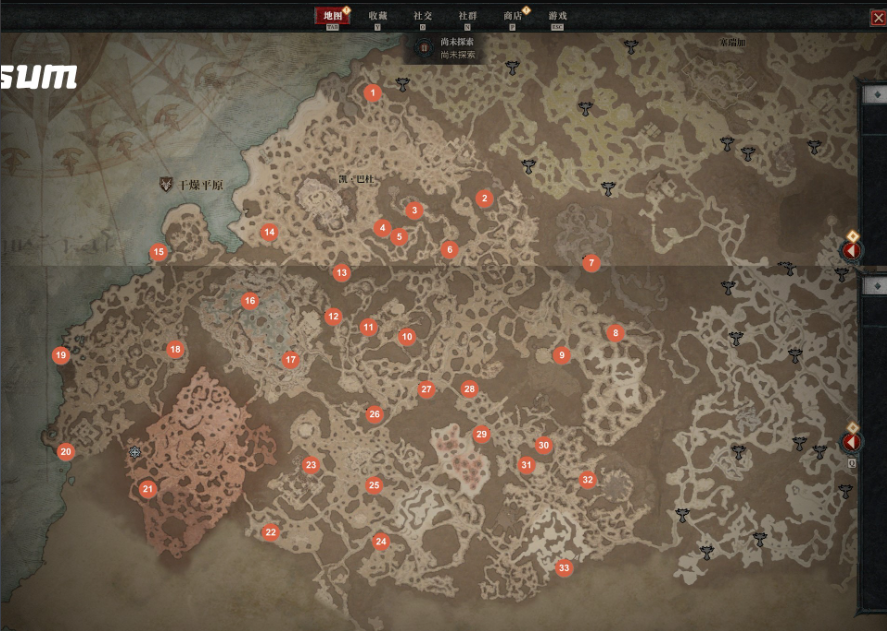Click map marker number 21
This screenshot has height=631, width=887.
click(x=148, y=489)
